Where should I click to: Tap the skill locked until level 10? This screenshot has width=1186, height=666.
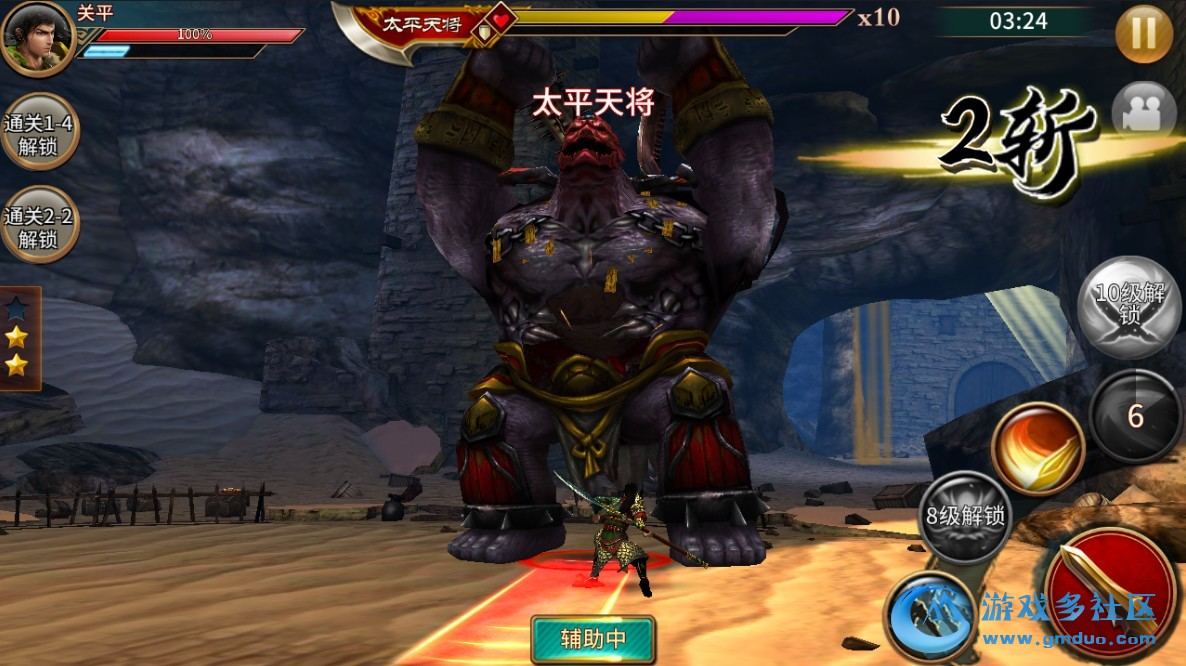[1130, 306]
